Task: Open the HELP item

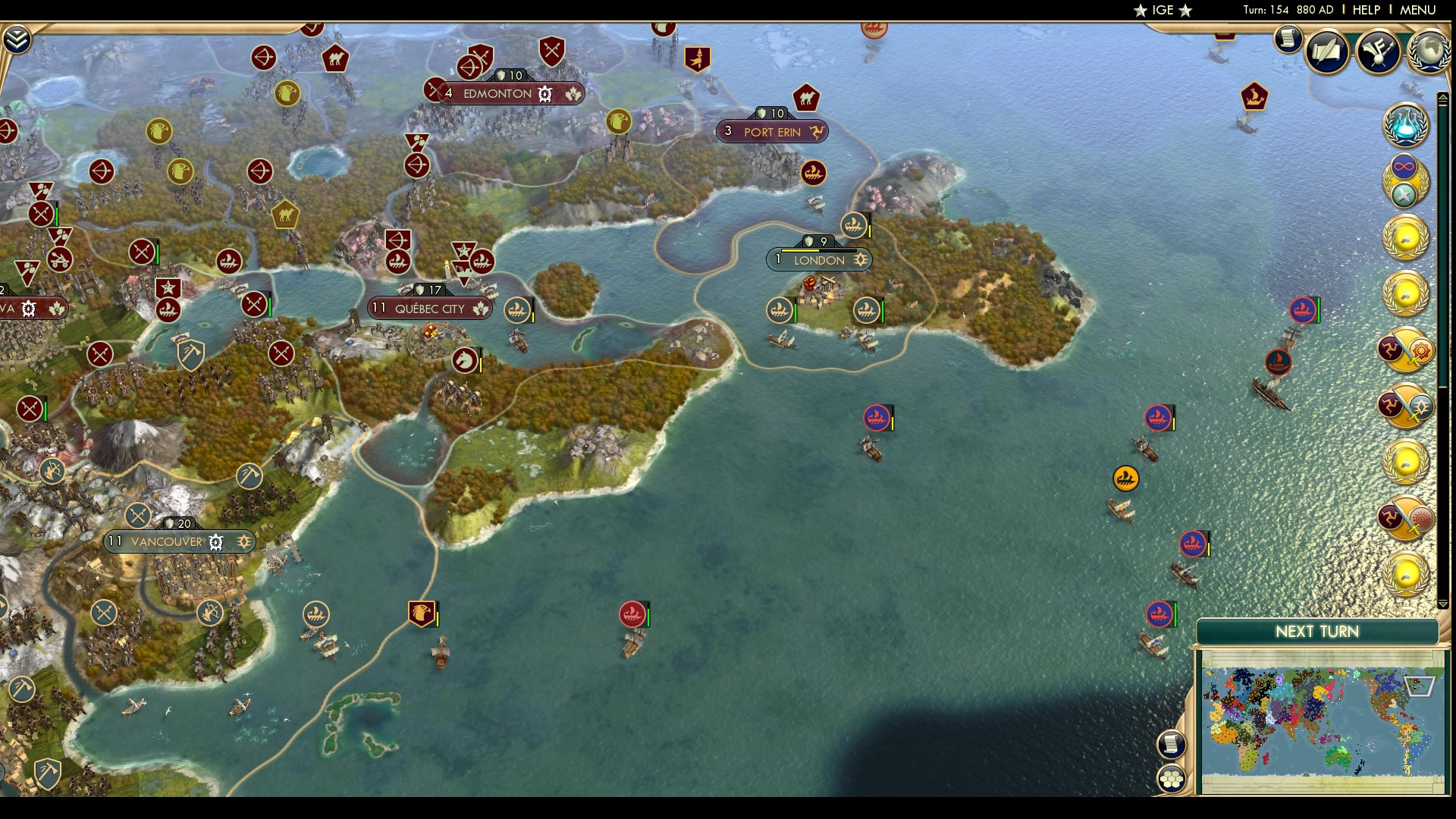Action: [x=1365, y=10]
